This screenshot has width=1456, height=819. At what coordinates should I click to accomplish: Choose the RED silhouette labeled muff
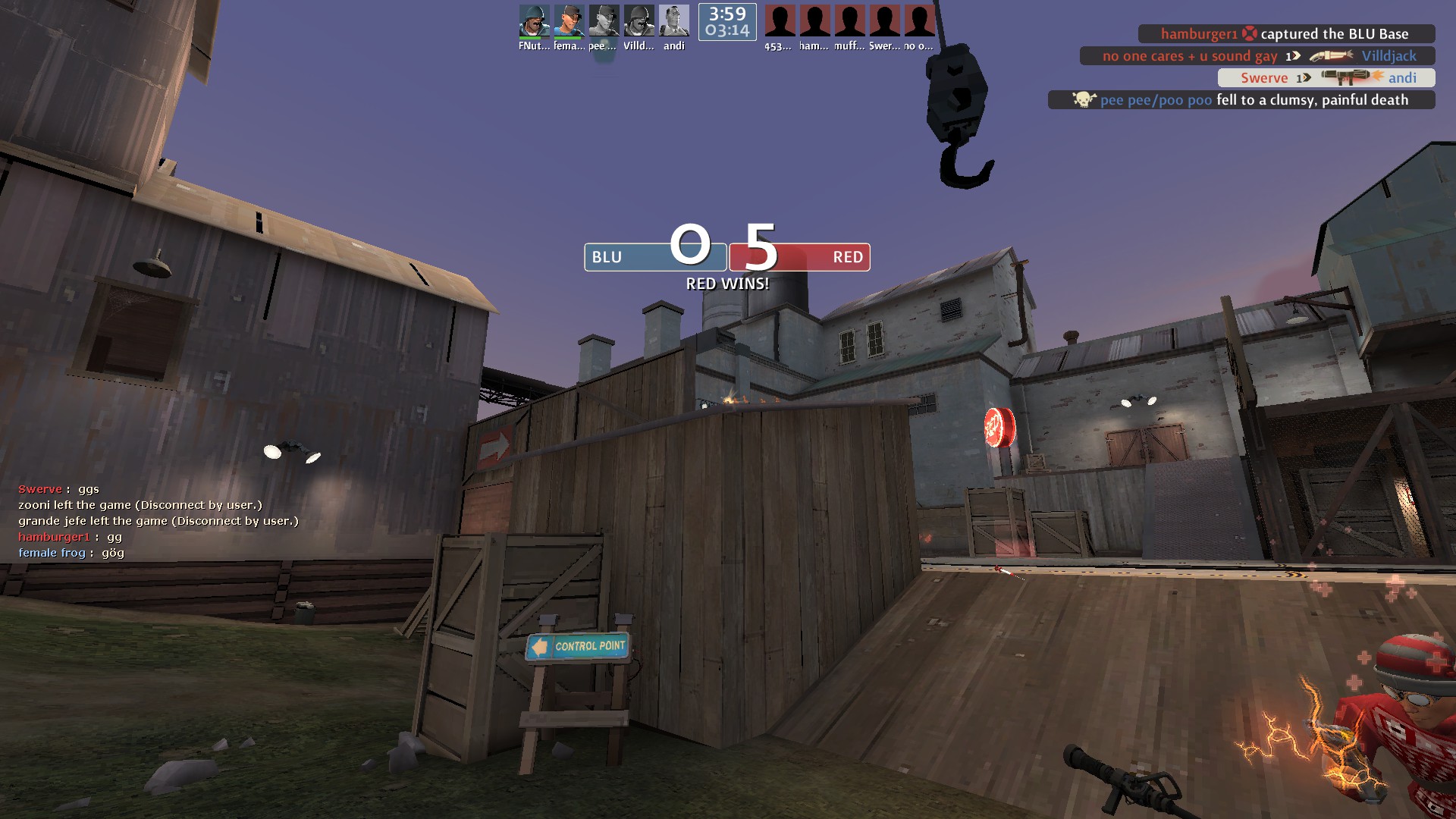pos(849,21)
